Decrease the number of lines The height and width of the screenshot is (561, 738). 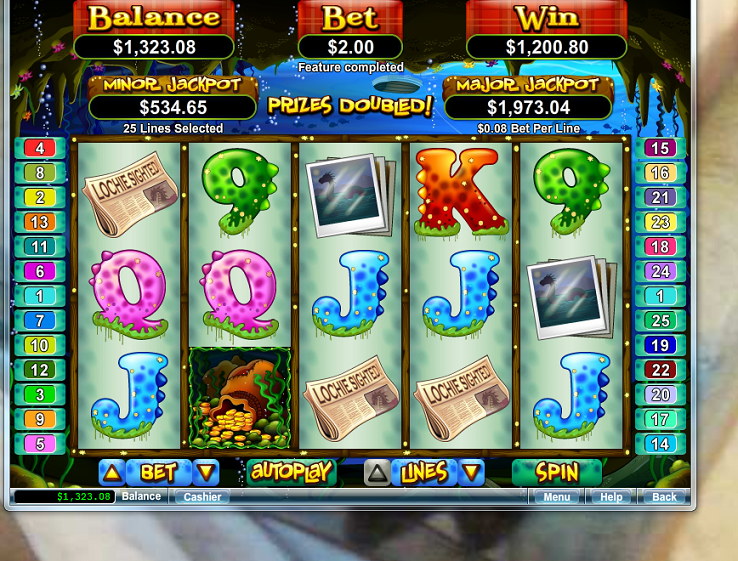(x=472, y=472)
